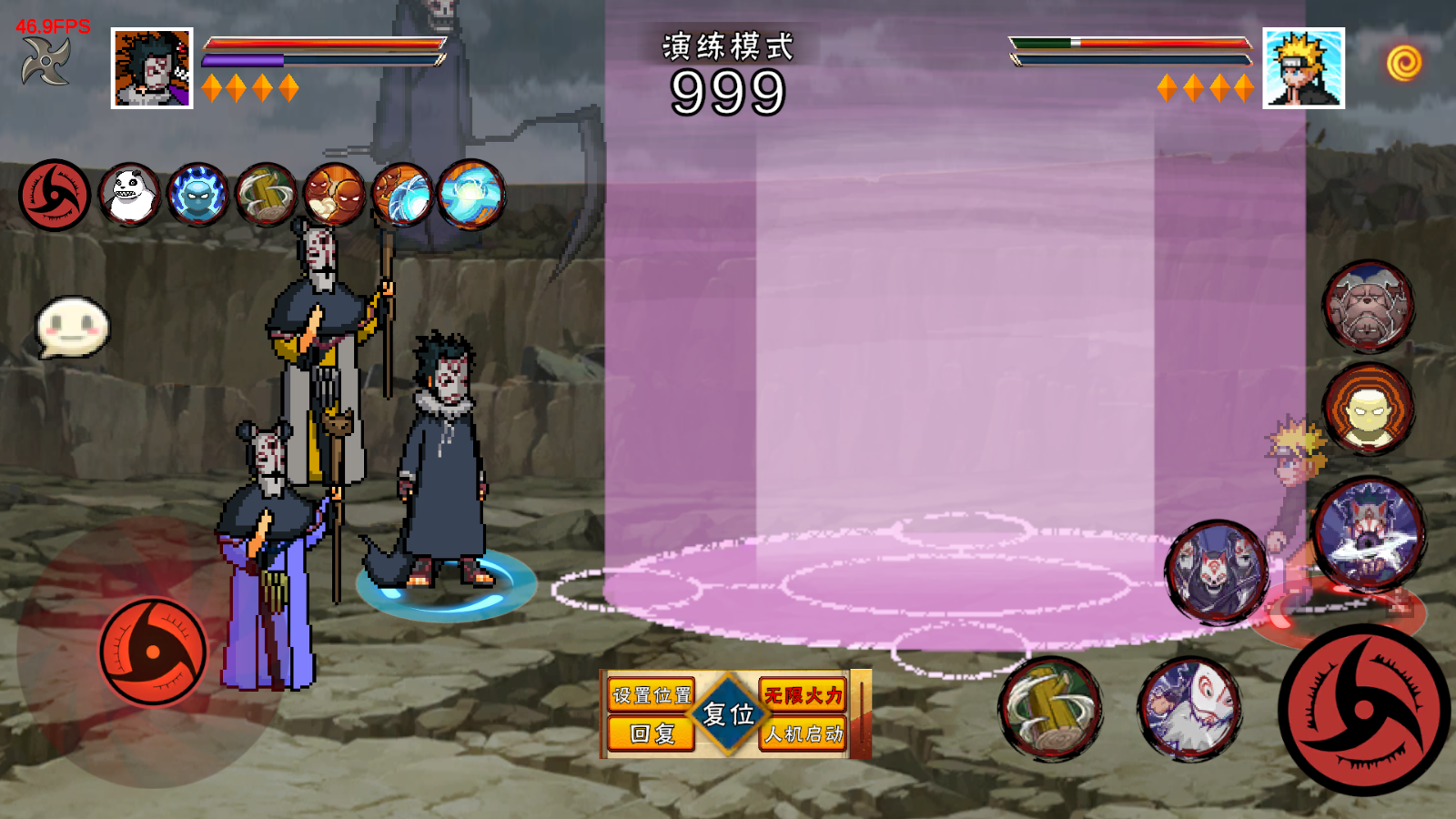Tap the orange spiral icon
The height and width of the screenshot is (819, 1456).
pos(1404,63)
